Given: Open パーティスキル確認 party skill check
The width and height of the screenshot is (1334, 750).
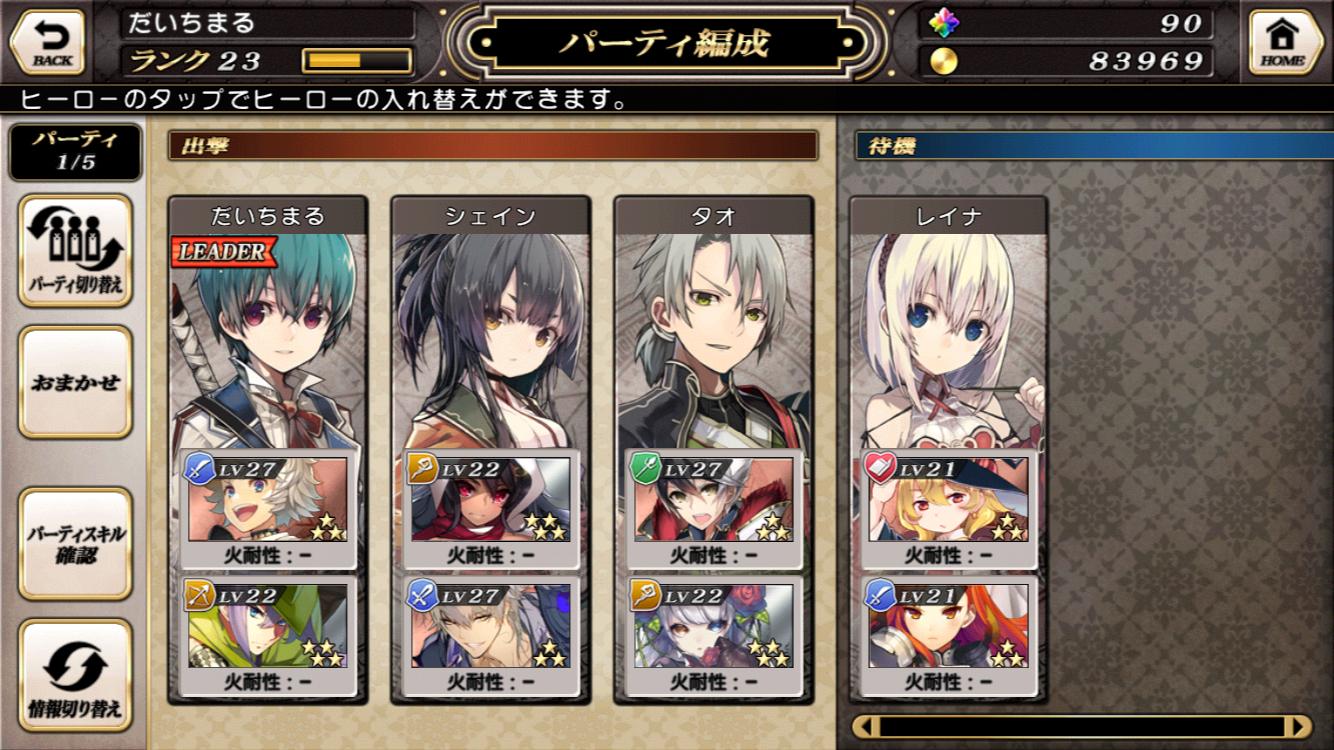Looking at the screenshot, I should click(x=75, y=543).
